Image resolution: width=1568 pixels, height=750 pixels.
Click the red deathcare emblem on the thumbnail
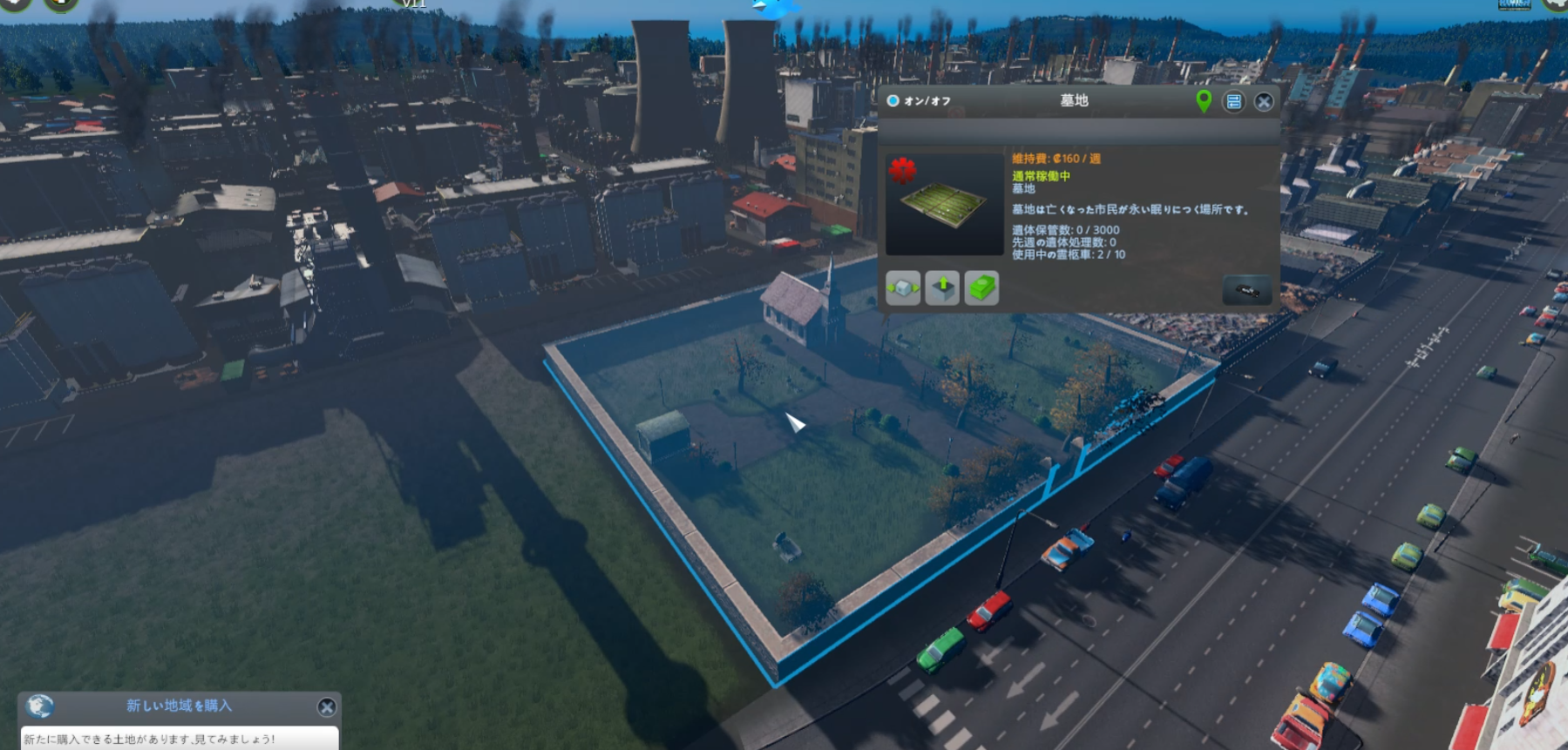(903, 172)
